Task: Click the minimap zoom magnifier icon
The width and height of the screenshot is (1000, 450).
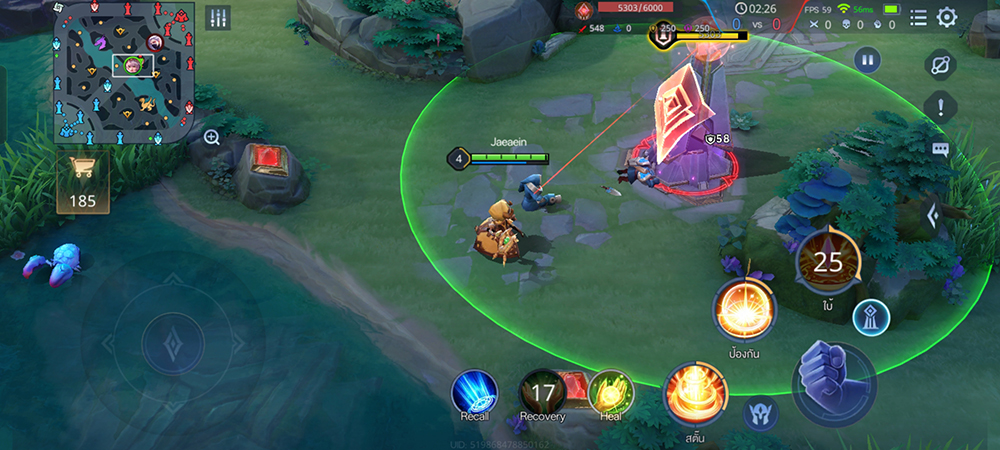Action: tap(212, 138)
